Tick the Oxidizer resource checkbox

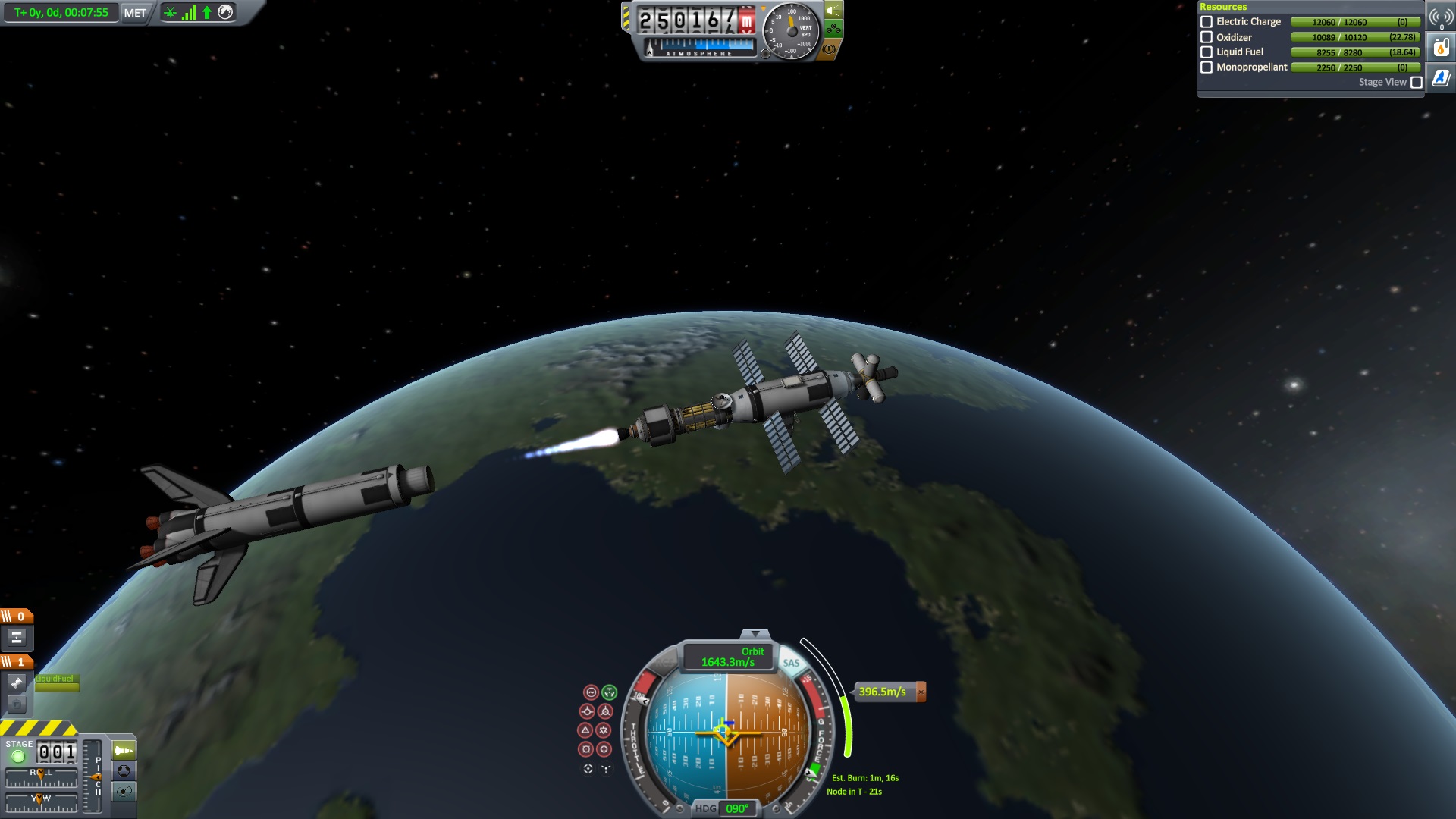pos(1207,37)
